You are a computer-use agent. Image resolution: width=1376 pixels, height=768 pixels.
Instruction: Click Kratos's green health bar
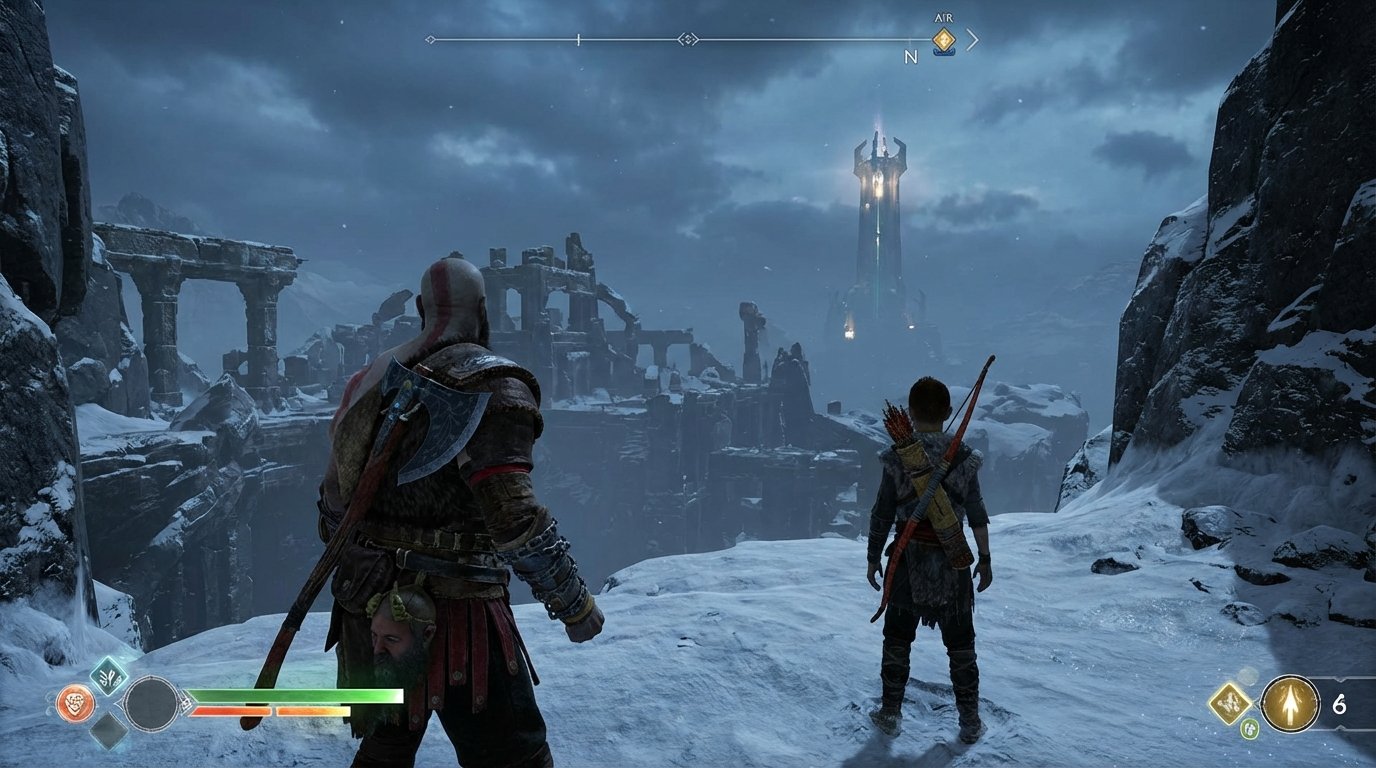click(290, 694)
